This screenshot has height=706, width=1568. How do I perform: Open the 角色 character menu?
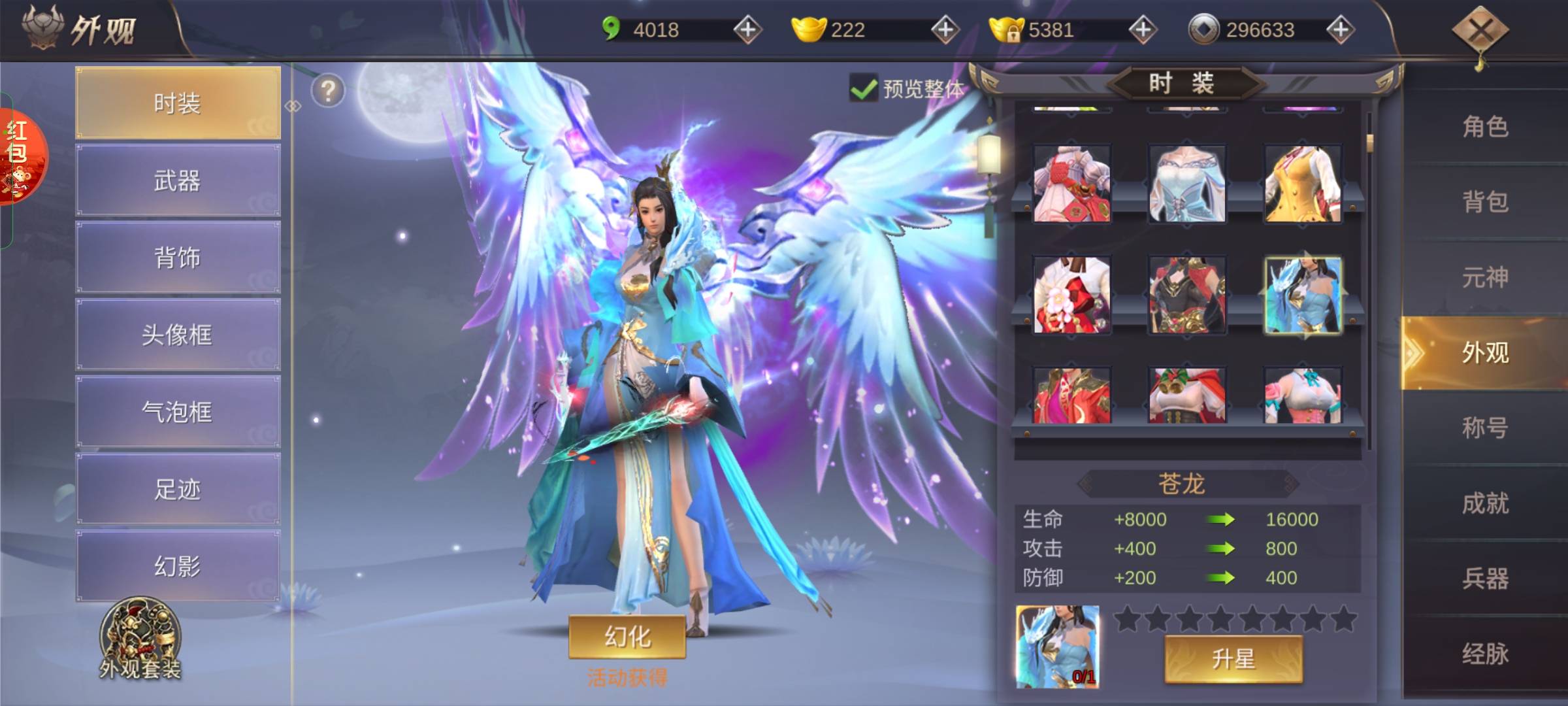pos(1484,126)
